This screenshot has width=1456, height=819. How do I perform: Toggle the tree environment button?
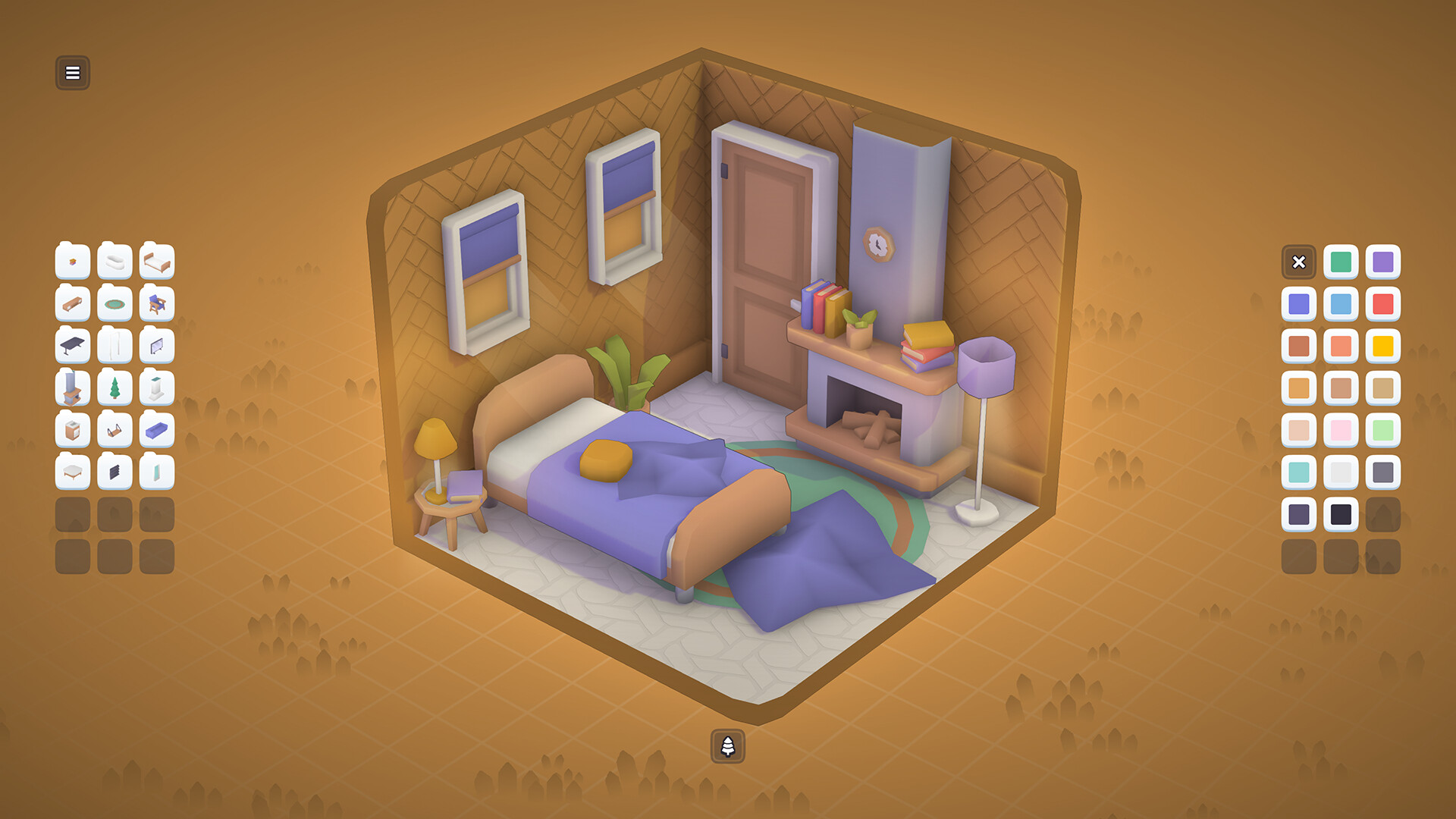[728, 747]
